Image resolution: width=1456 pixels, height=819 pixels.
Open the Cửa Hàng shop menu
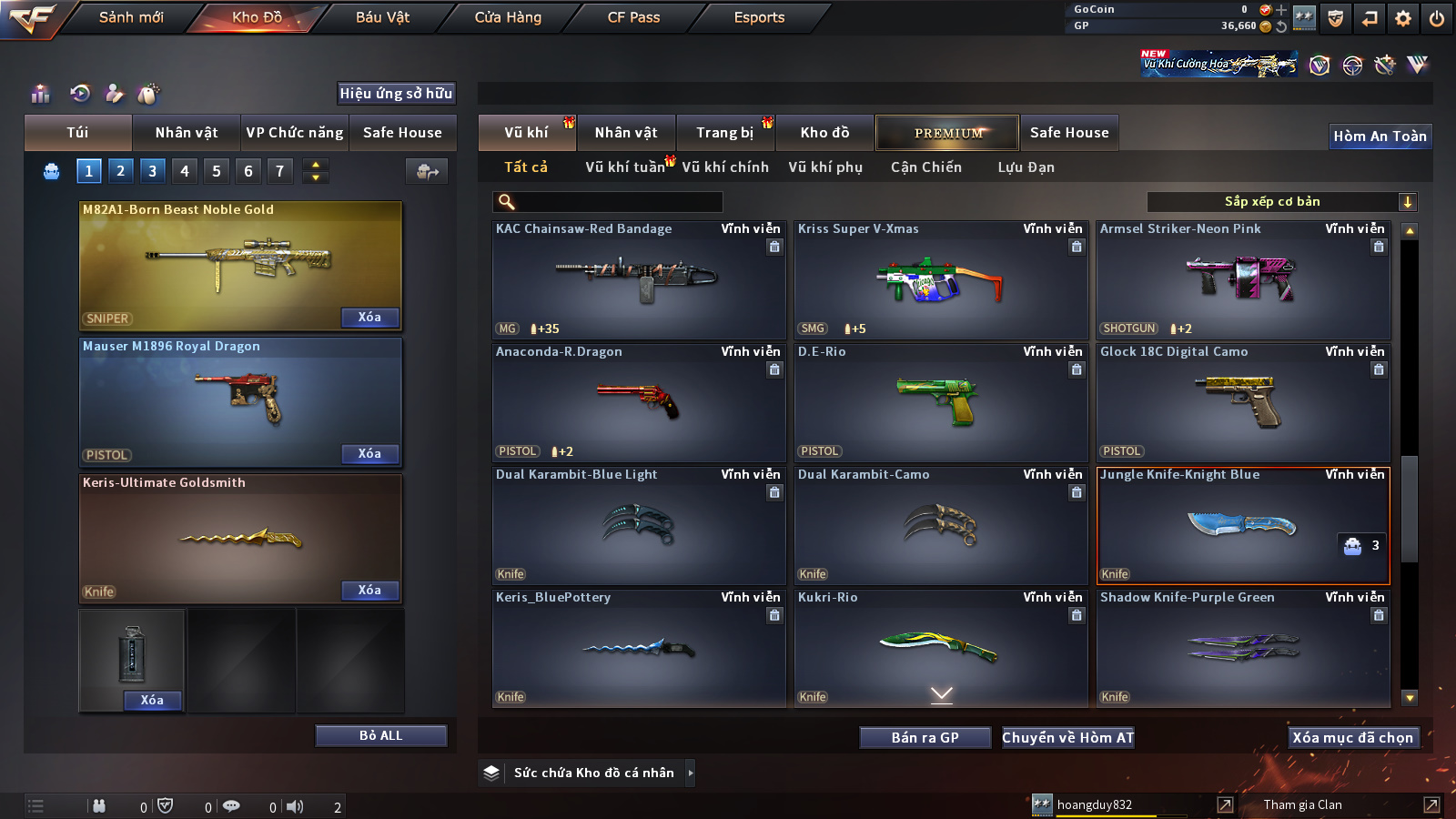pyautogui.click(x=508, y=17)
